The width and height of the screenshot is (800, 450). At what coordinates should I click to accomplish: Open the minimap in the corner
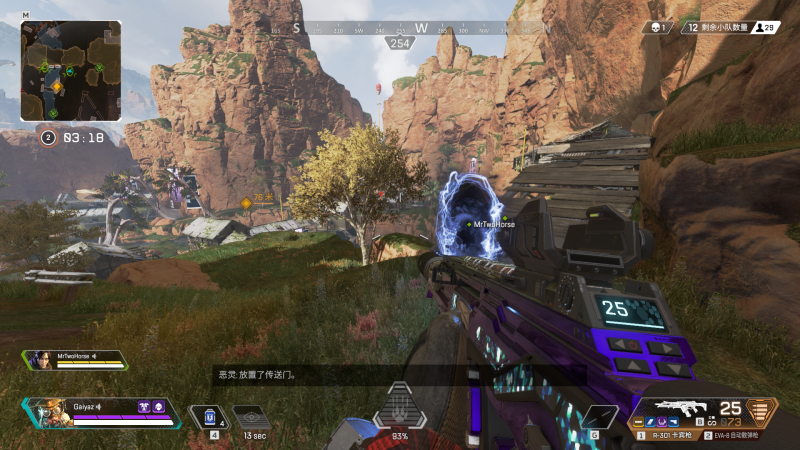click(70, 71)
